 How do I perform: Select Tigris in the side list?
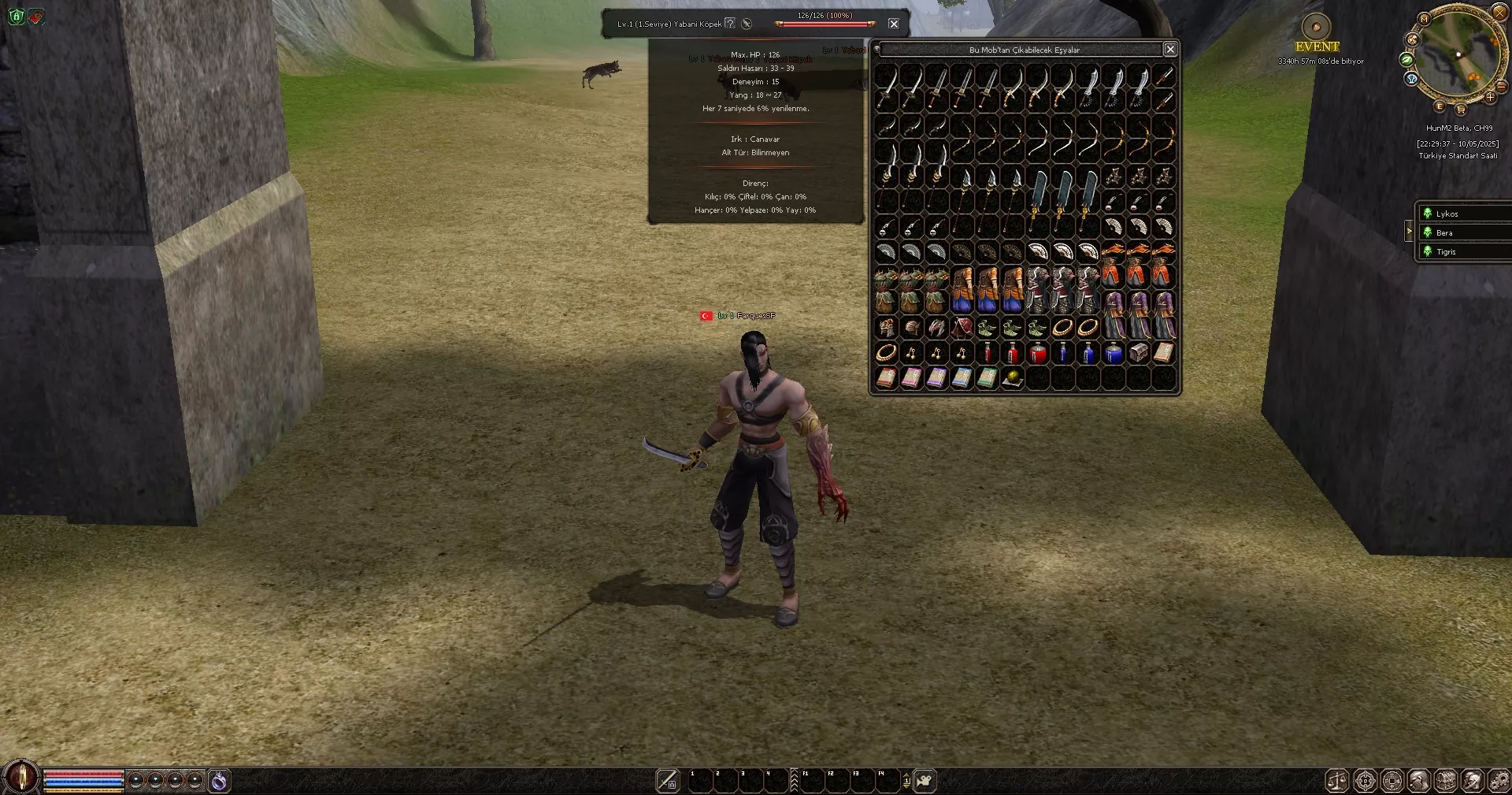(x=1446, y=251)
